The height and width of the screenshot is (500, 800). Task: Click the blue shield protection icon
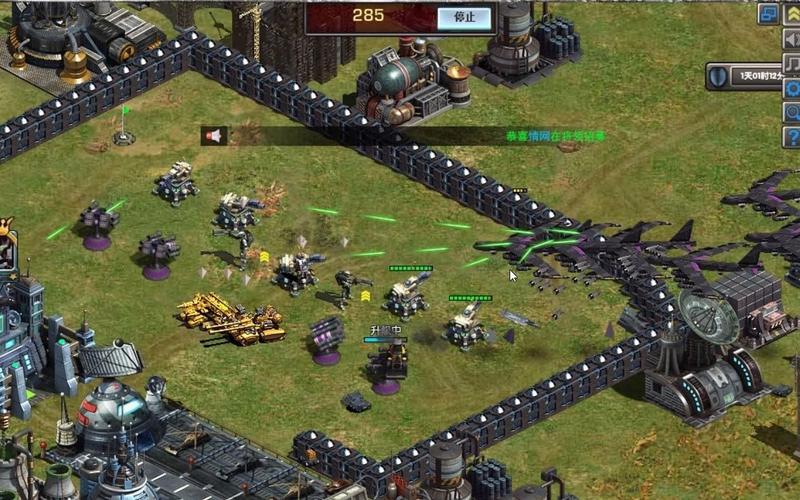[x=717, y=75]
